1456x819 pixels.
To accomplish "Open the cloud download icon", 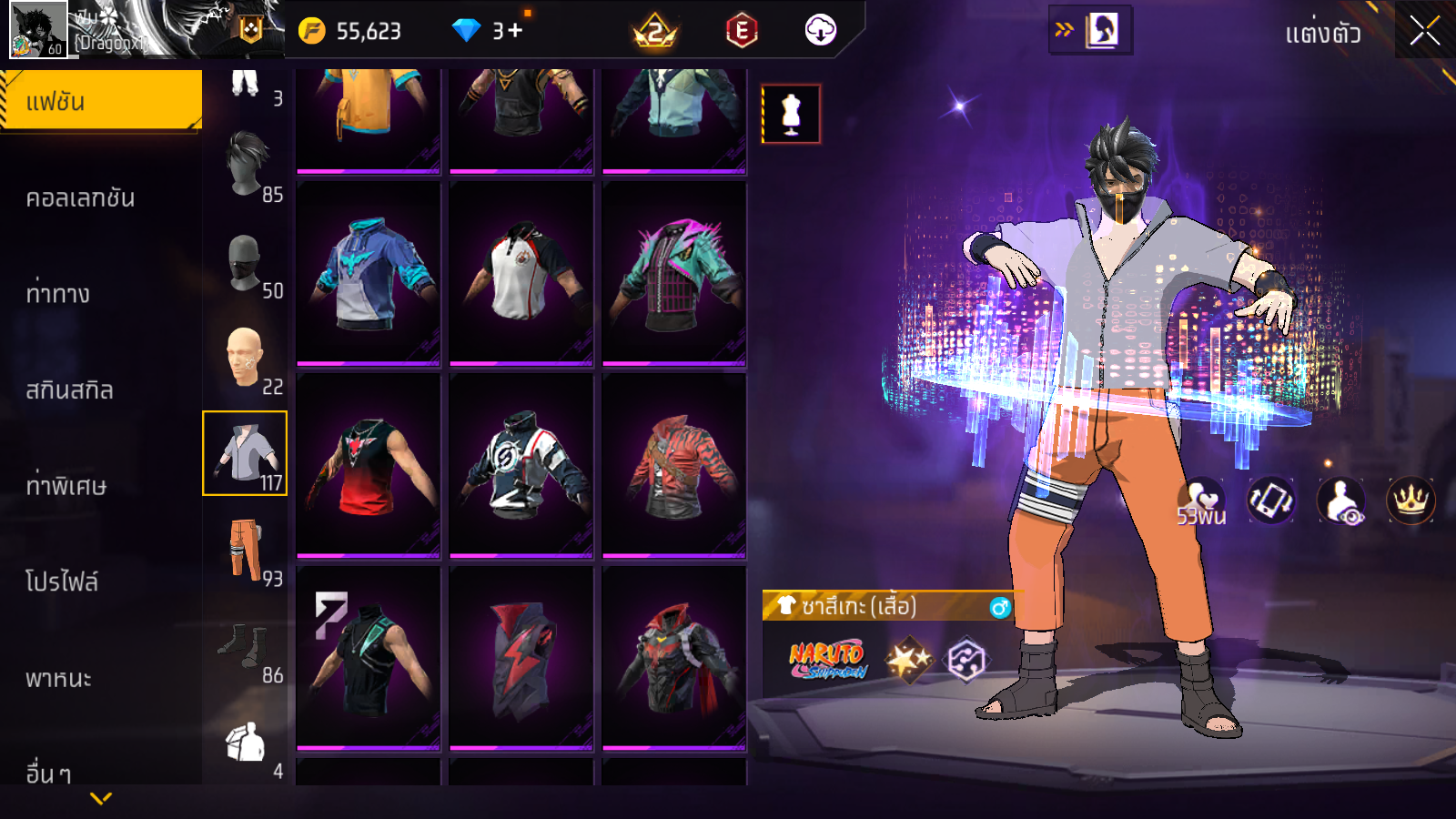I will [820, 31].
